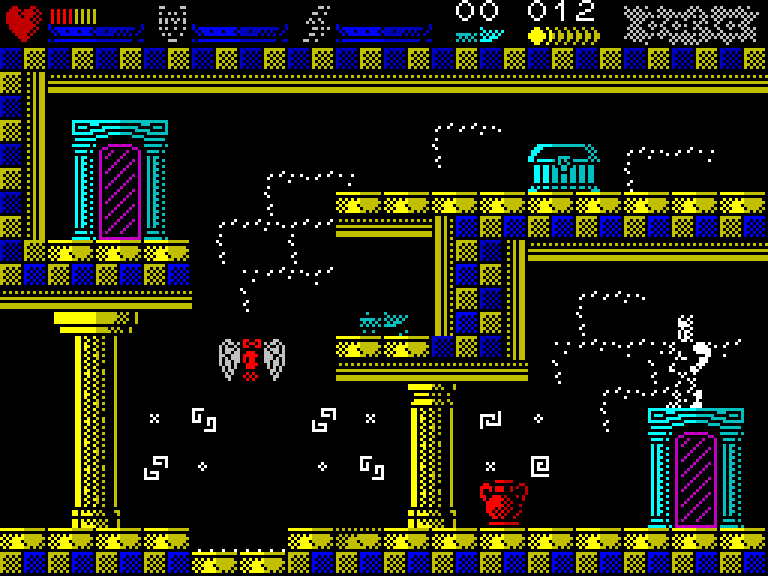768x576 pixels.
Task: Click the red heart icon
Action: (23, 22)
